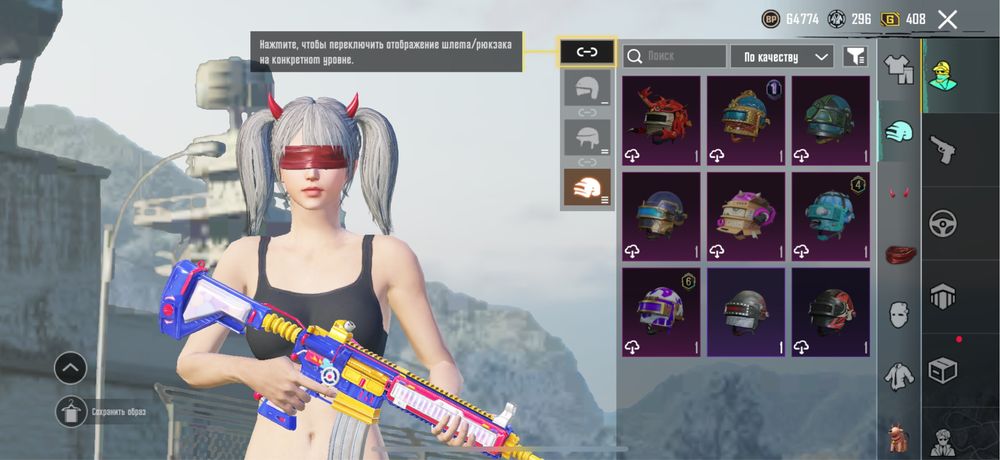Select the gold and blue ornate helmet
1000x460 pixels.
pos(746,120)
